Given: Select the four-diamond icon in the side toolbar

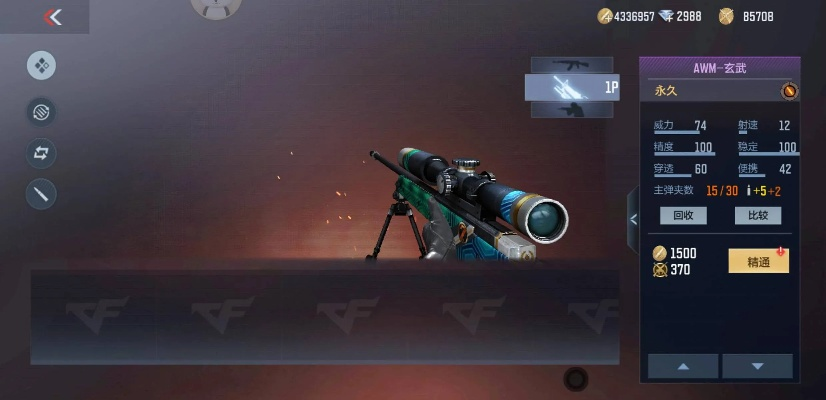Looking at the screenshot, I should click(41, 66).
